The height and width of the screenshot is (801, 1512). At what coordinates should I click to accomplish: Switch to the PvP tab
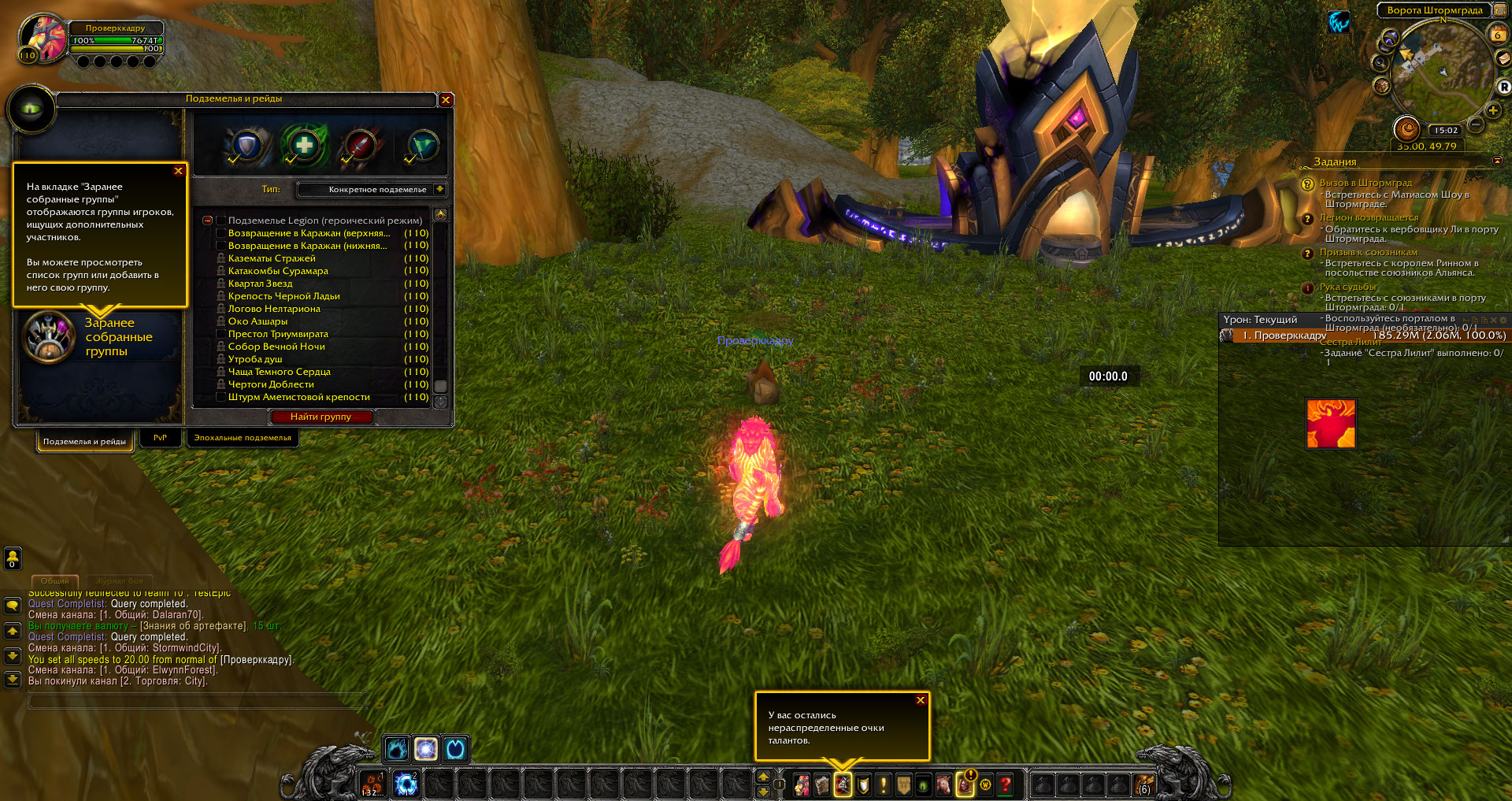point(160,438)
